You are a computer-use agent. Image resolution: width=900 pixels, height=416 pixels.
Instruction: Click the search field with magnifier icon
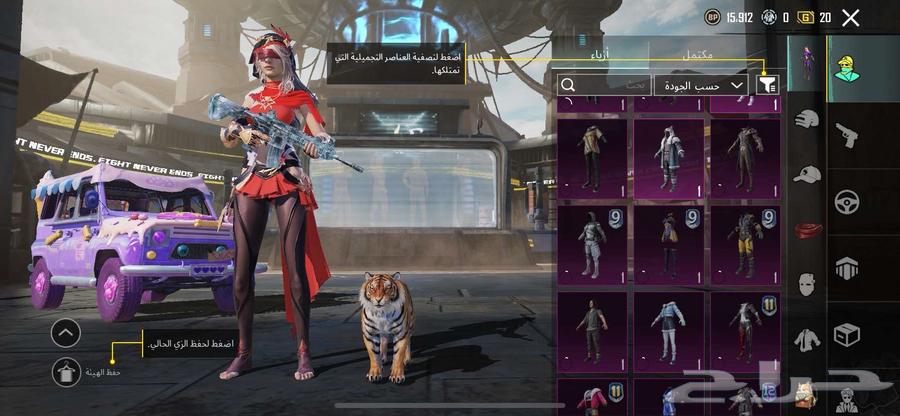tap(604, 86)
